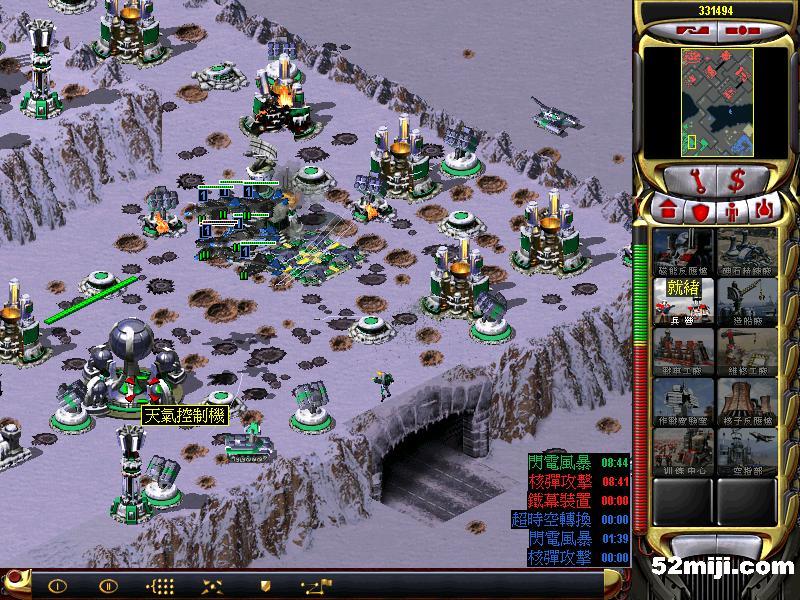Screen dimensions: 800x600
Task: Switch to the vehicles build tab
Action: coord(763,211)
